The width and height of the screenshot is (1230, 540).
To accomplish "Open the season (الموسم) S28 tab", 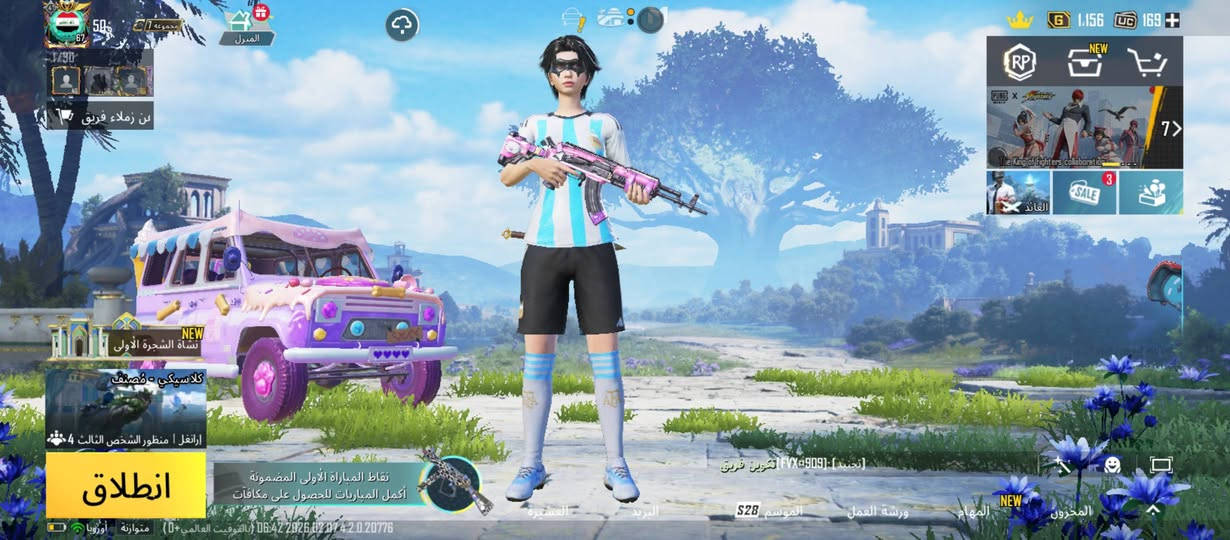I will click(770, 511).
